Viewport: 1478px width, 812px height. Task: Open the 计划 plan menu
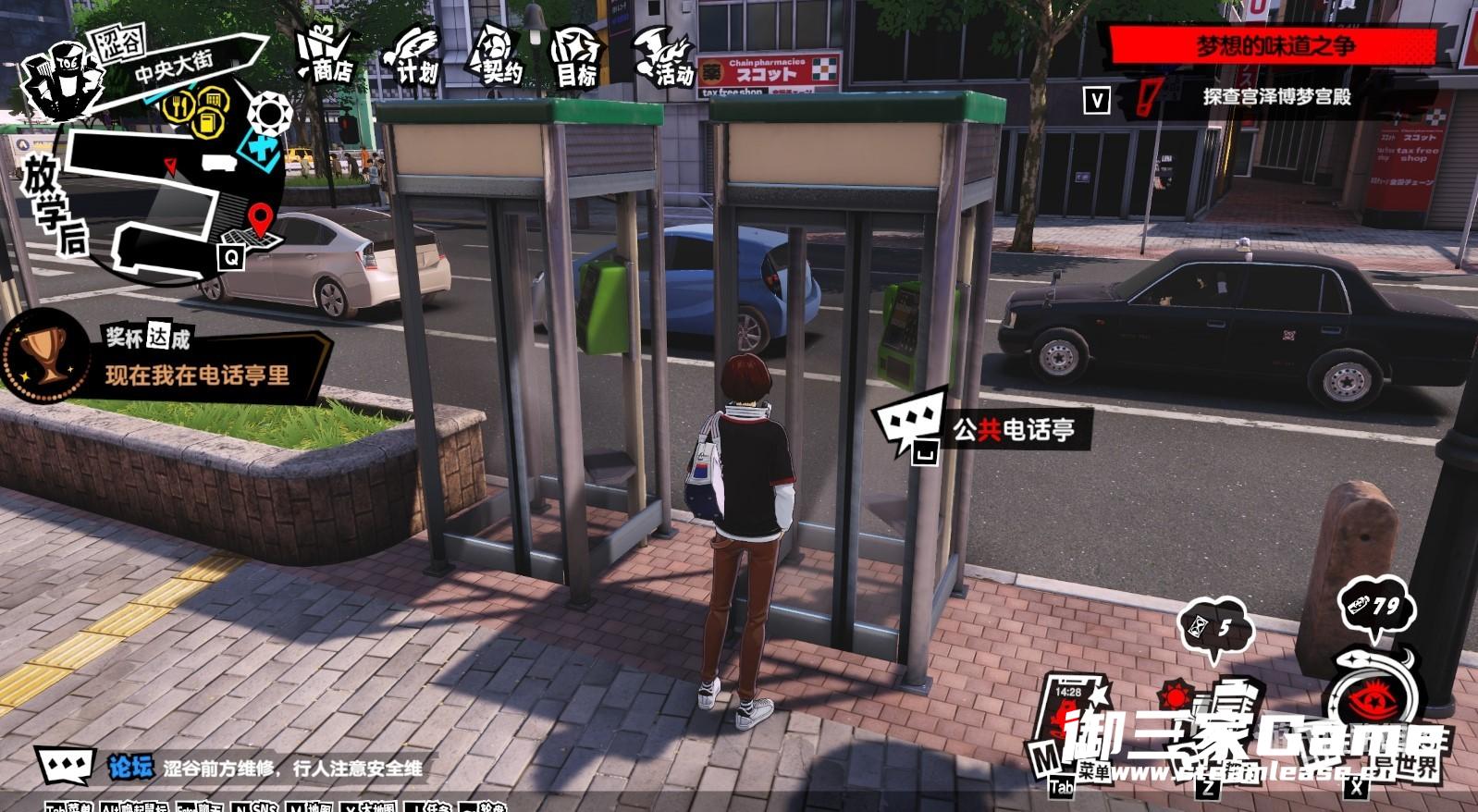[x=413, y=57]
